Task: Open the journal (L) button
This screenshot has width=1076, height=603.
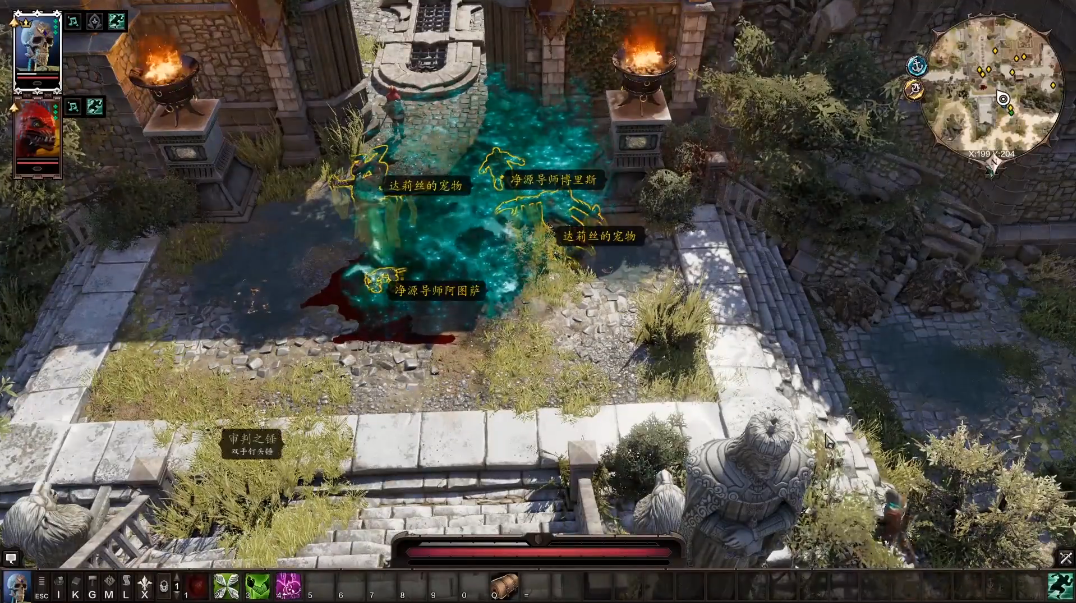Action: pyautogui.click(x=126, y=587)
